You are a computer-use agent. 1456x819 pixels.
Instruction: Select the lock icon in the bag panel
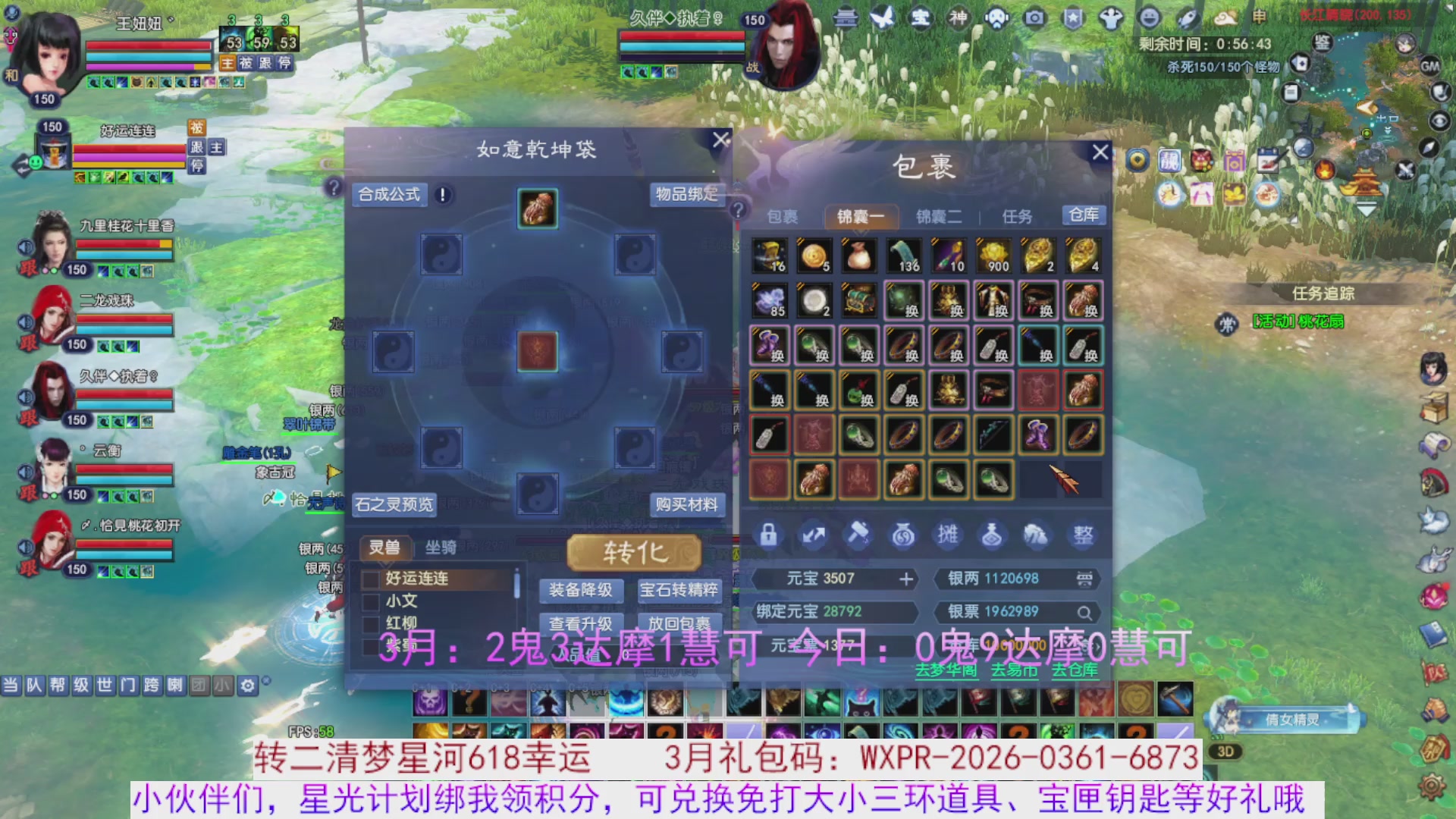(769, 535)
